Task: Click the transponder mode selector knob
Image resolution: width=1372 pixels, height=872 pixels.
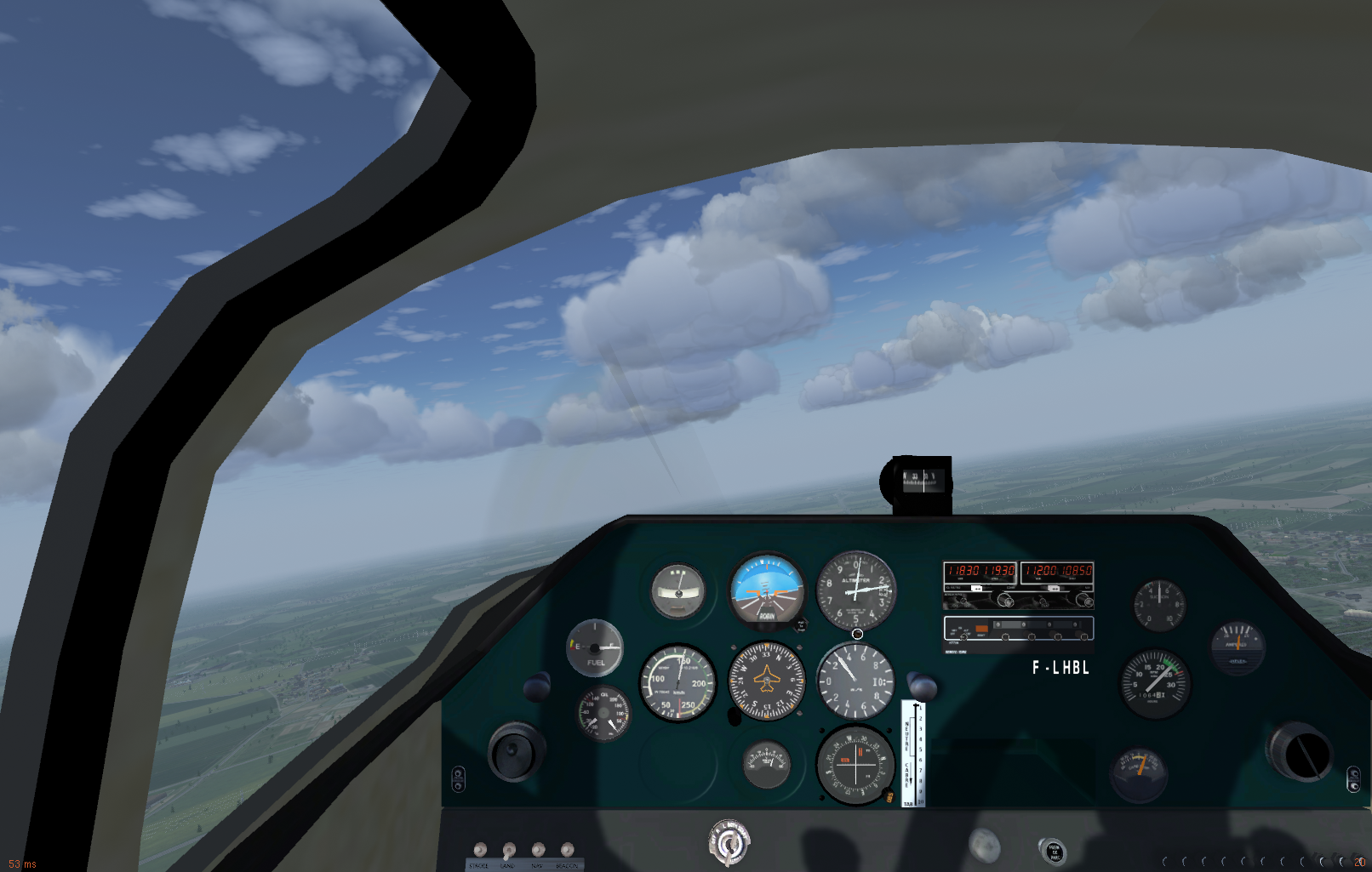Action: 963,635
